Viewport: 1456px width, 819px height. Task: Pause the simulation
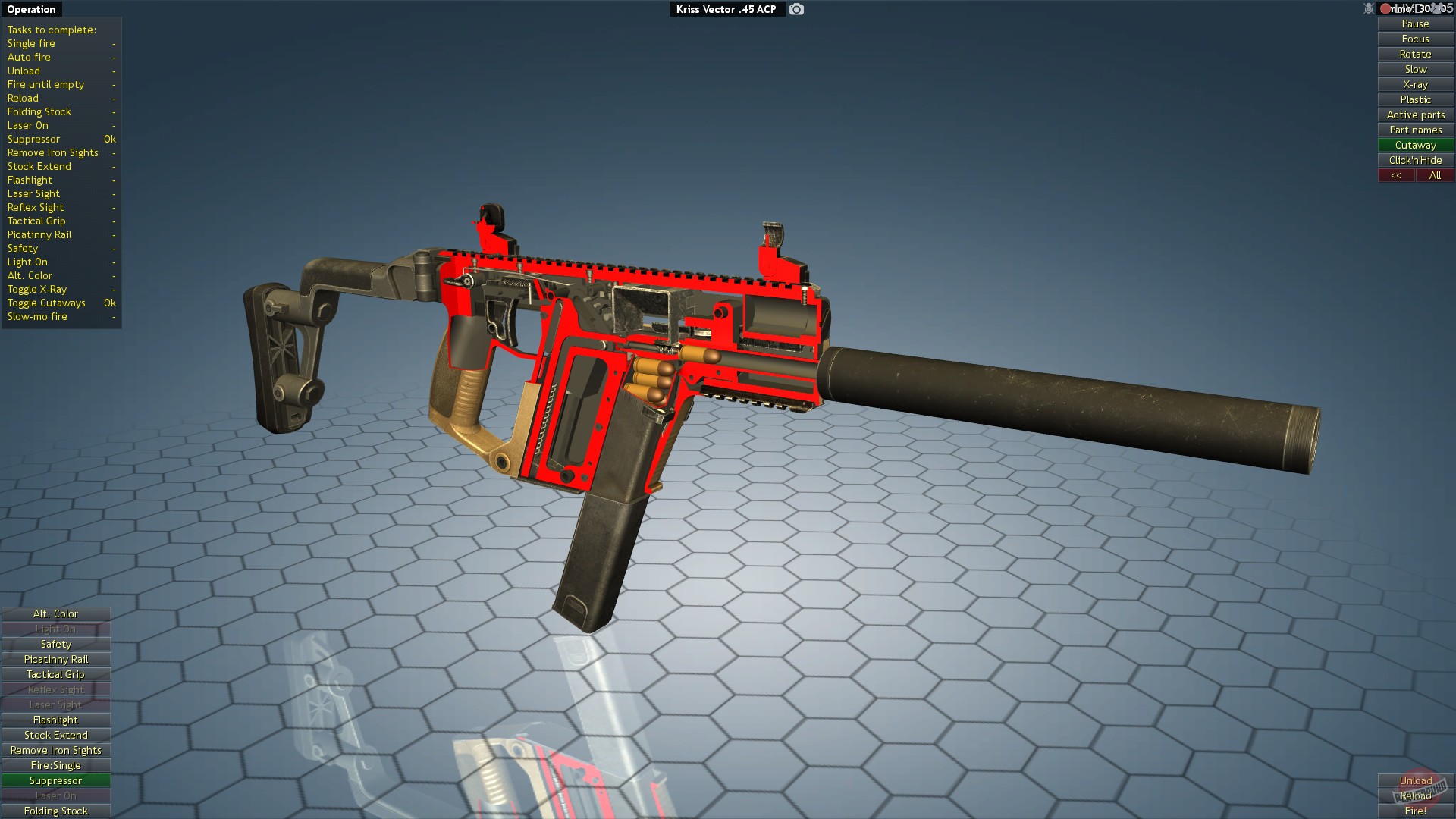[x=1415, y=24]
